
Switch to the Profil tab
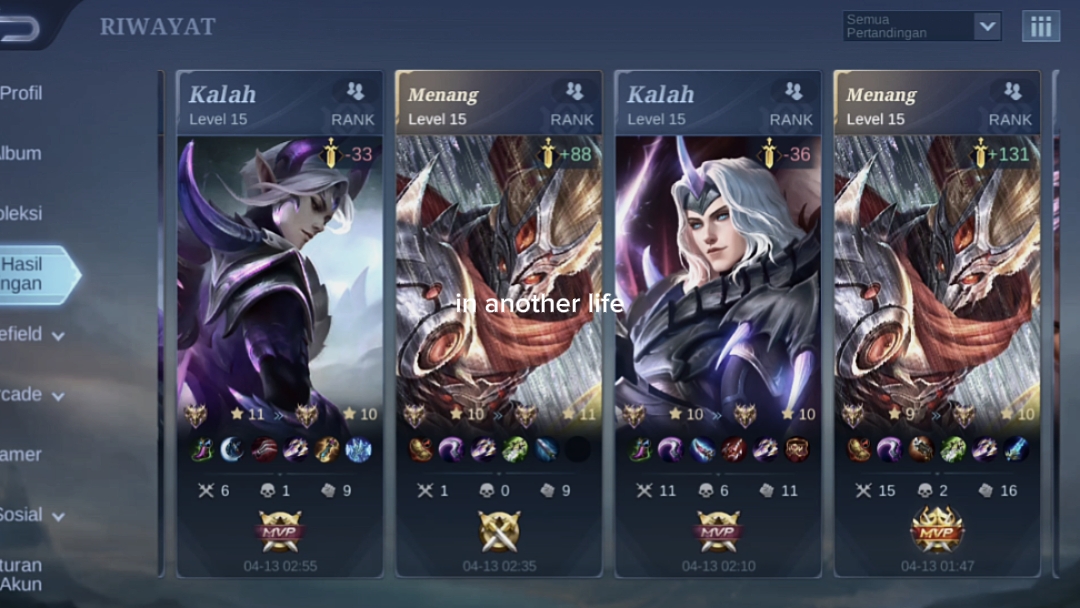click(x=22, y=93)
